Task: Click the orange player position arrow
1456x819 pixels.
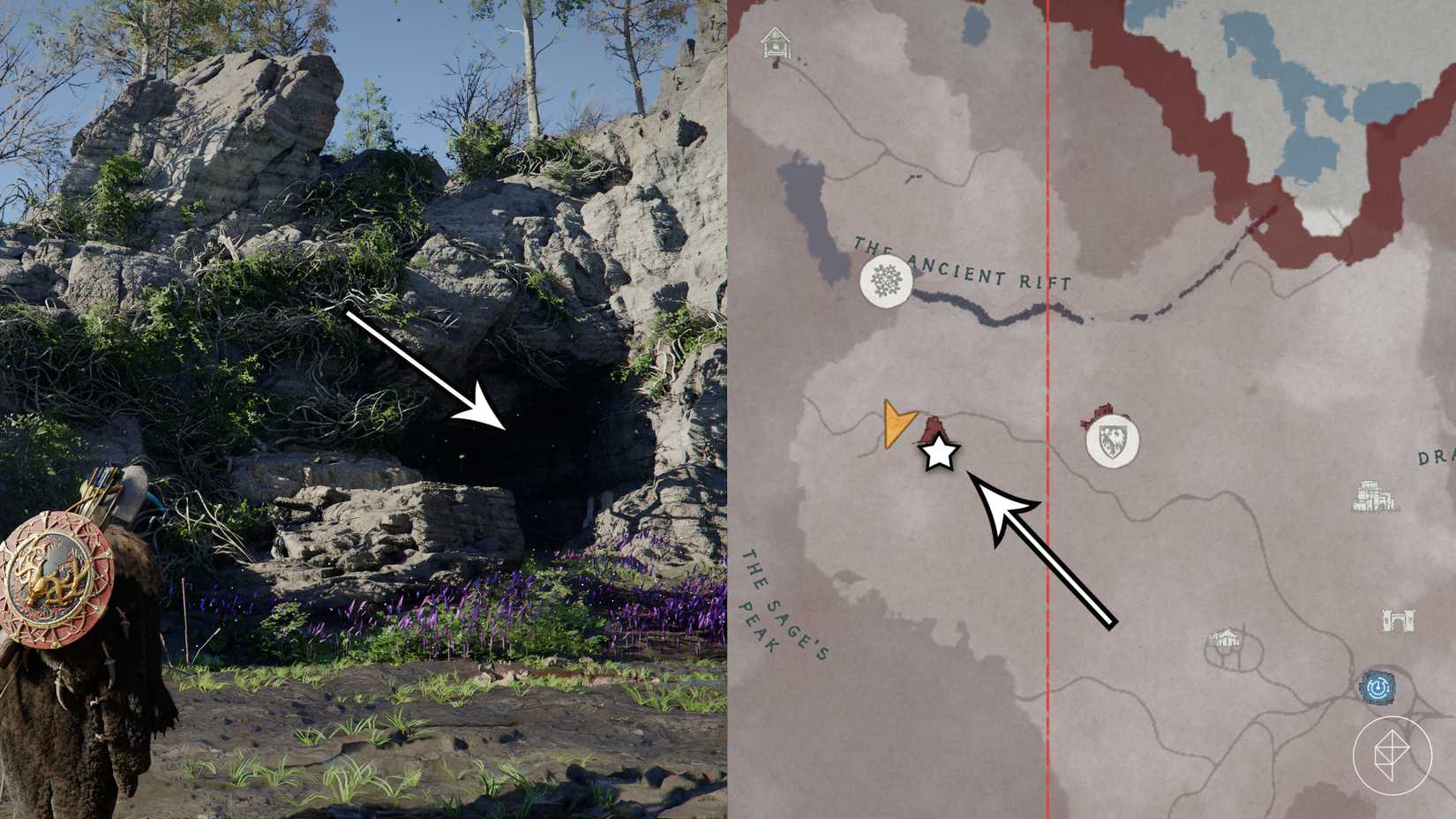Action: coord(897,421)
